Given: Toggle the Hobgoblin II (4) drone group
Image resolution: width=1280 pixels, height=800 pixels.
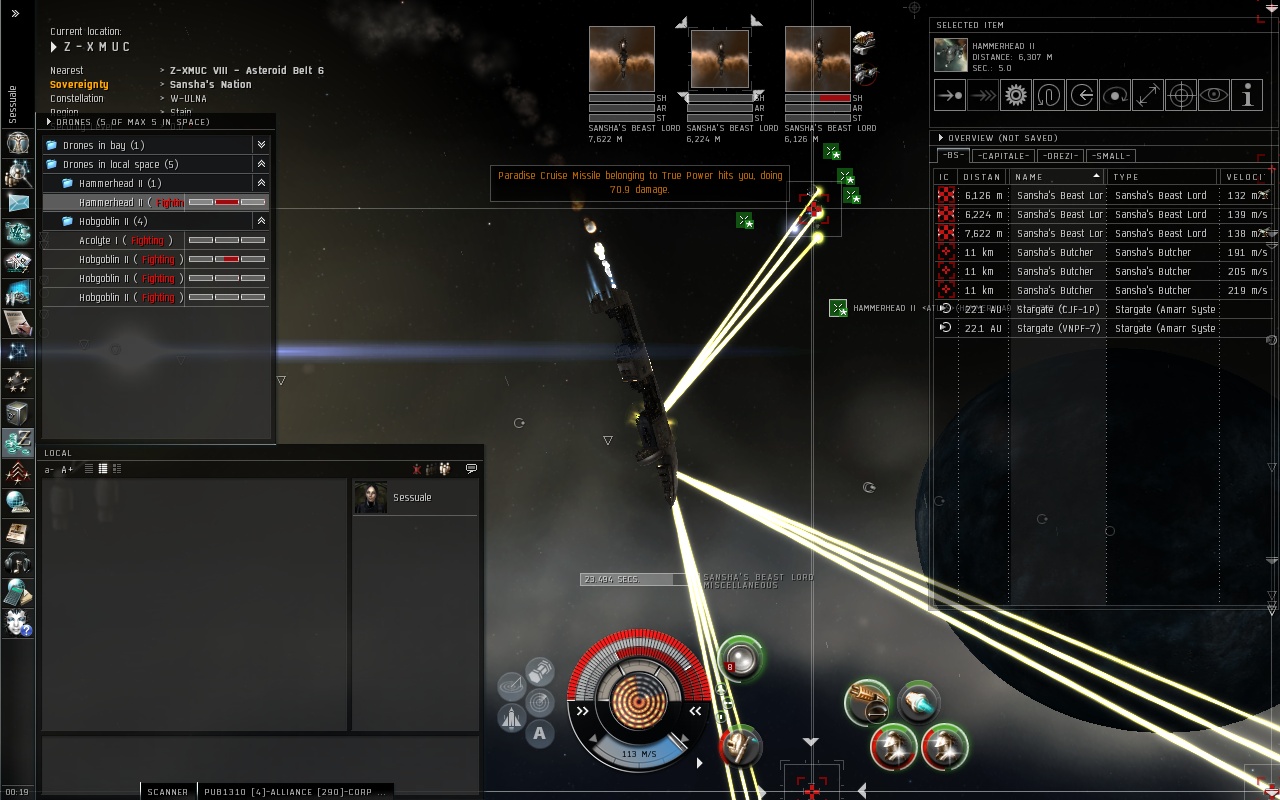Looking at the screenshot, I should pyautogui.click(x=261, y=221).
